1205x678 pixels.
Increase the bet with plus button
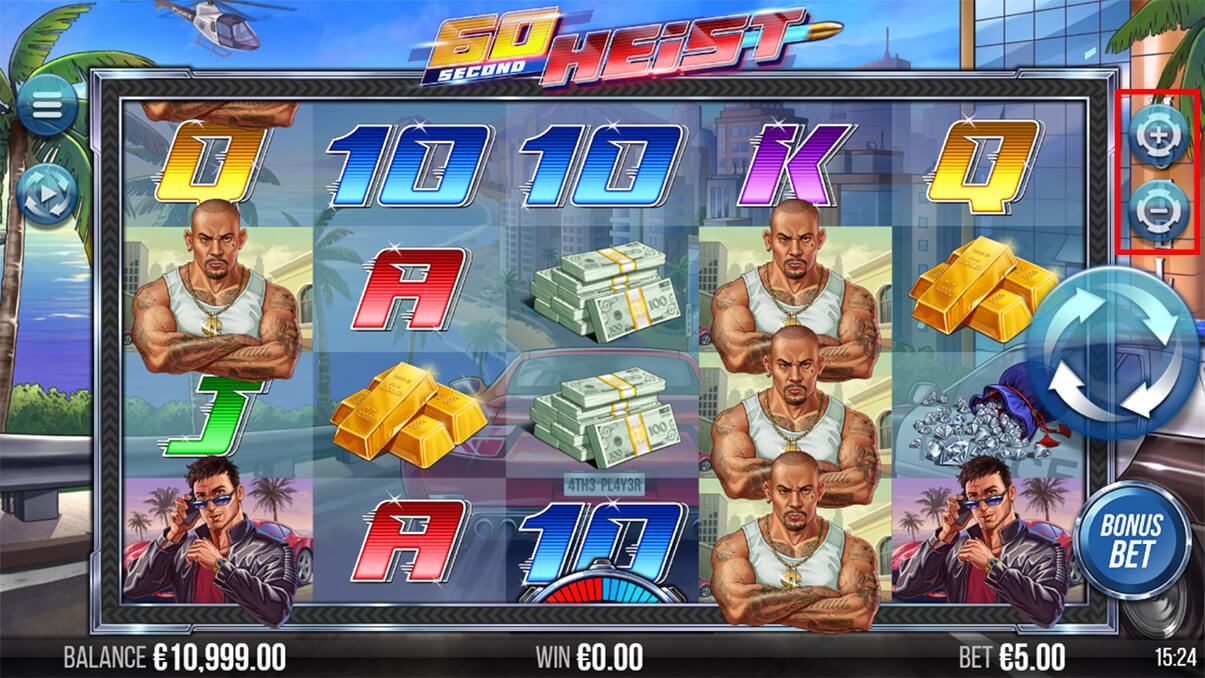(1158, 133)
